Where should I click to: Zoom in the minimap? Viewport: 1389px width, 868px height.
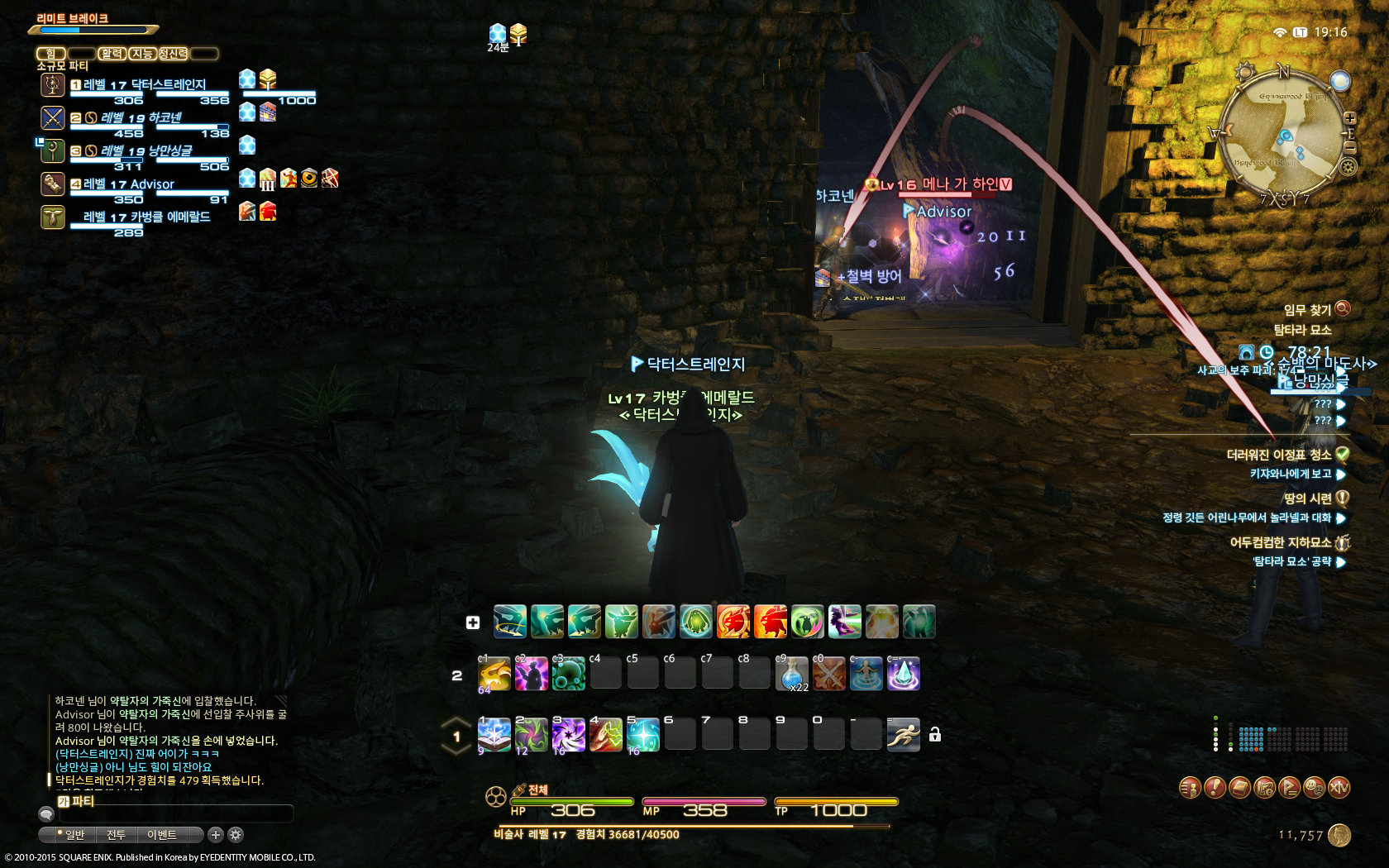[1349, 118]
